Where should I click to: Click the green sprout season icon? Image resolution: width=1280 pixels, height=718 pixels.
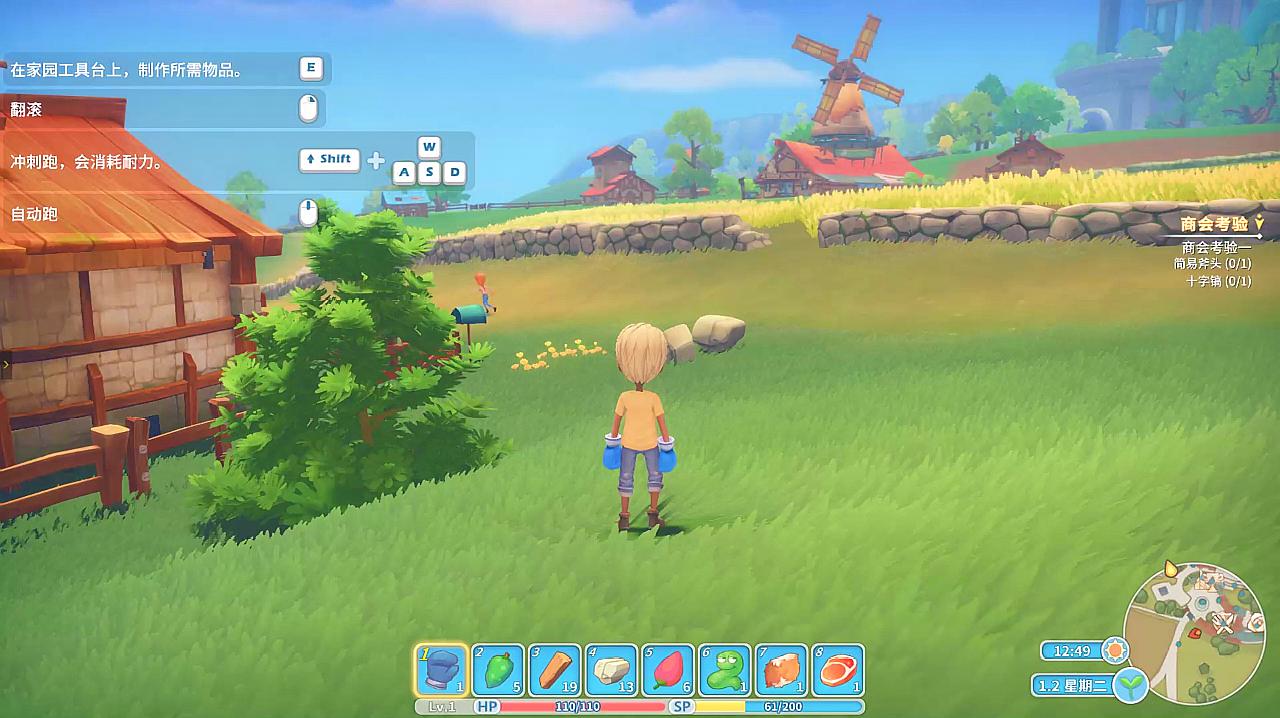[1131, 686]
